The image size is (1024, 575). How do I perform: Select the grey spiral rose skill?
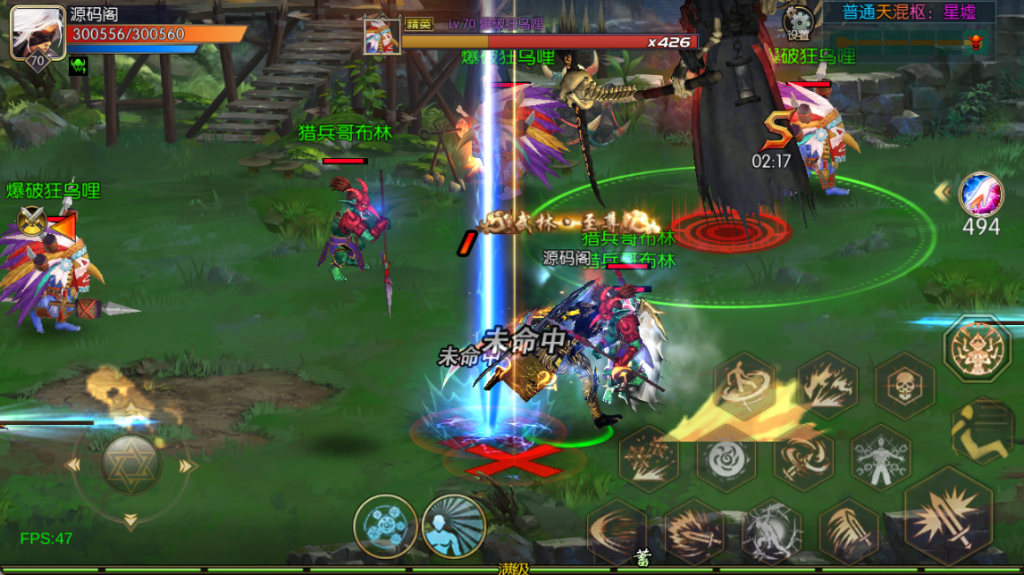[x=725, y=459]
